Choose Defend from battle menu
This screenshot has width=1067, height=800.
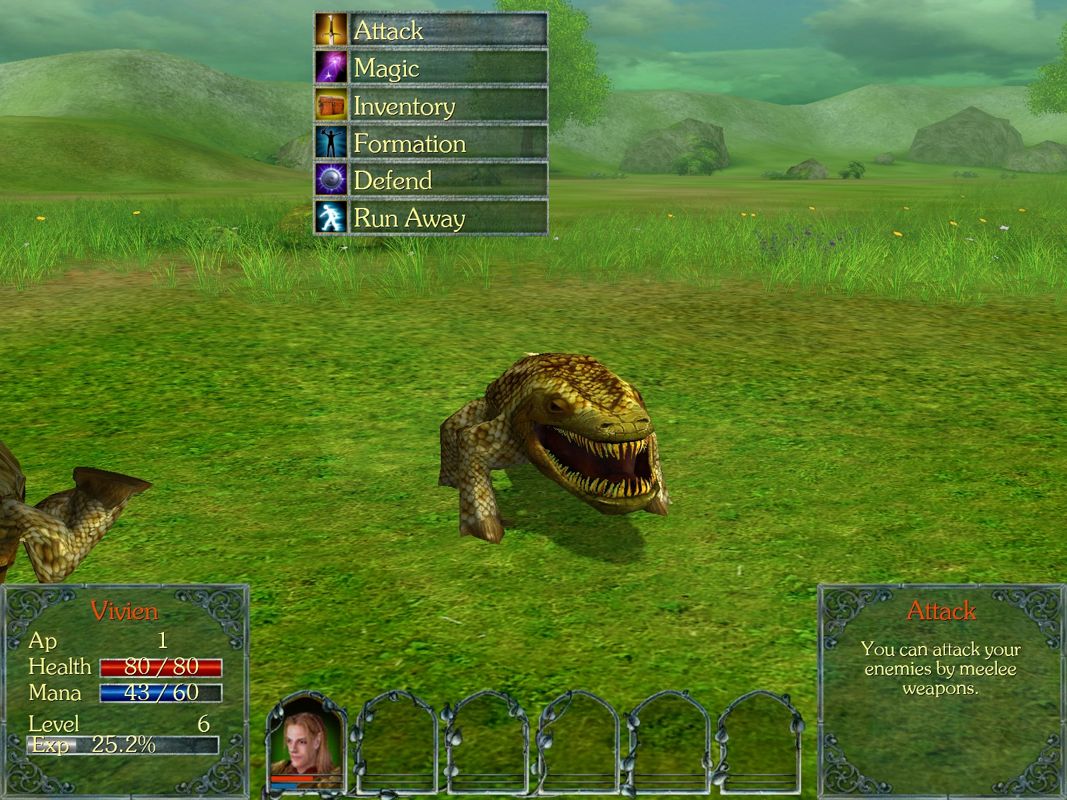point(431,180)
